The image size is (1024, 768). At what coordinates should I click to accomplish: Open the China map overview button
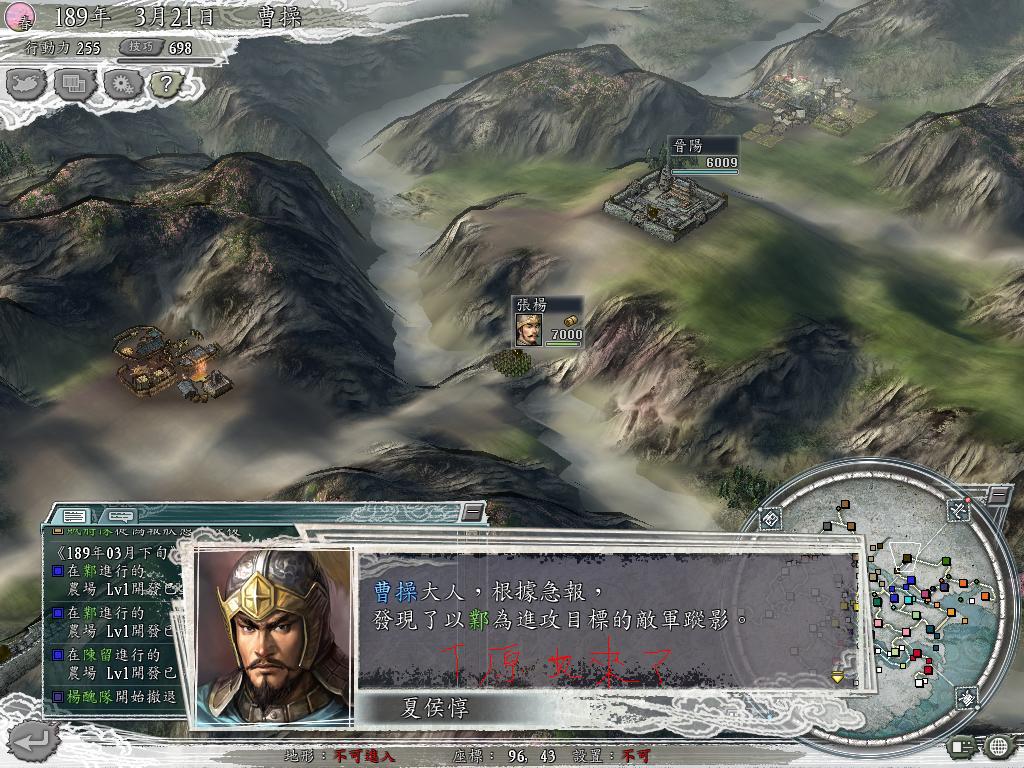point(28,84)
